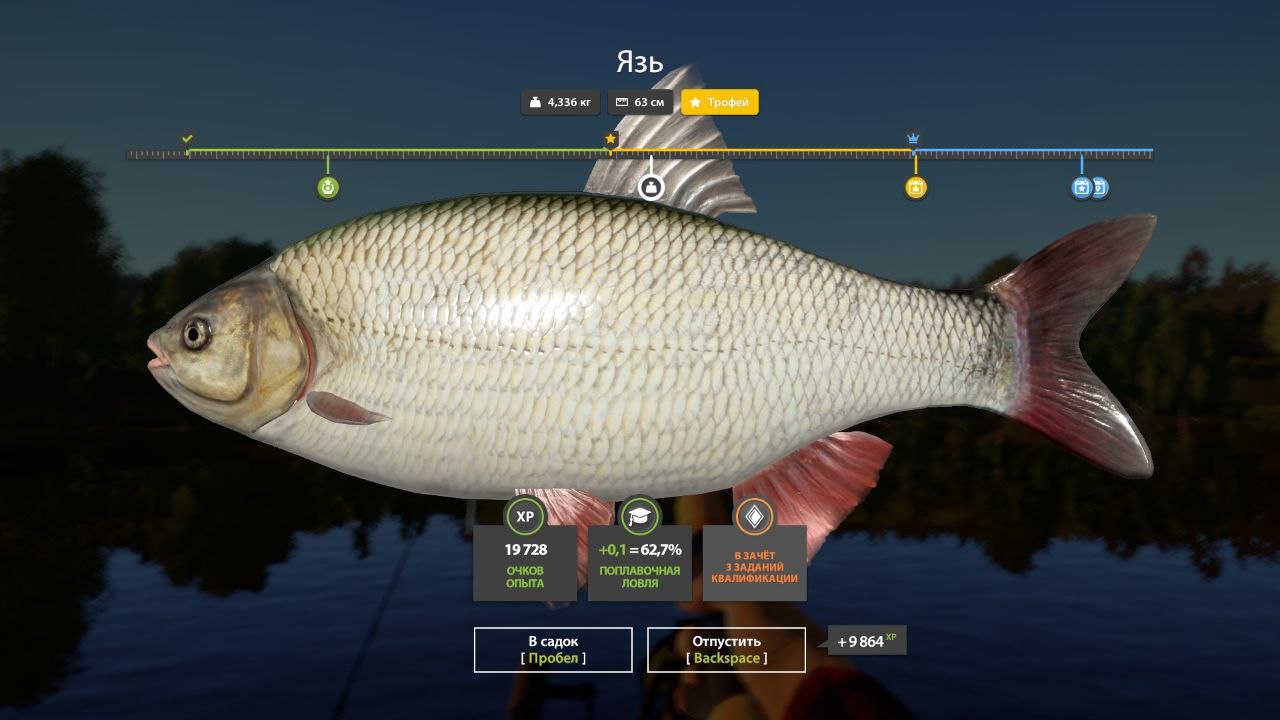The width and height of the screenshot is (1280, 720).
Task: Click the blue crown threshold on the scale
Action: 913,139
